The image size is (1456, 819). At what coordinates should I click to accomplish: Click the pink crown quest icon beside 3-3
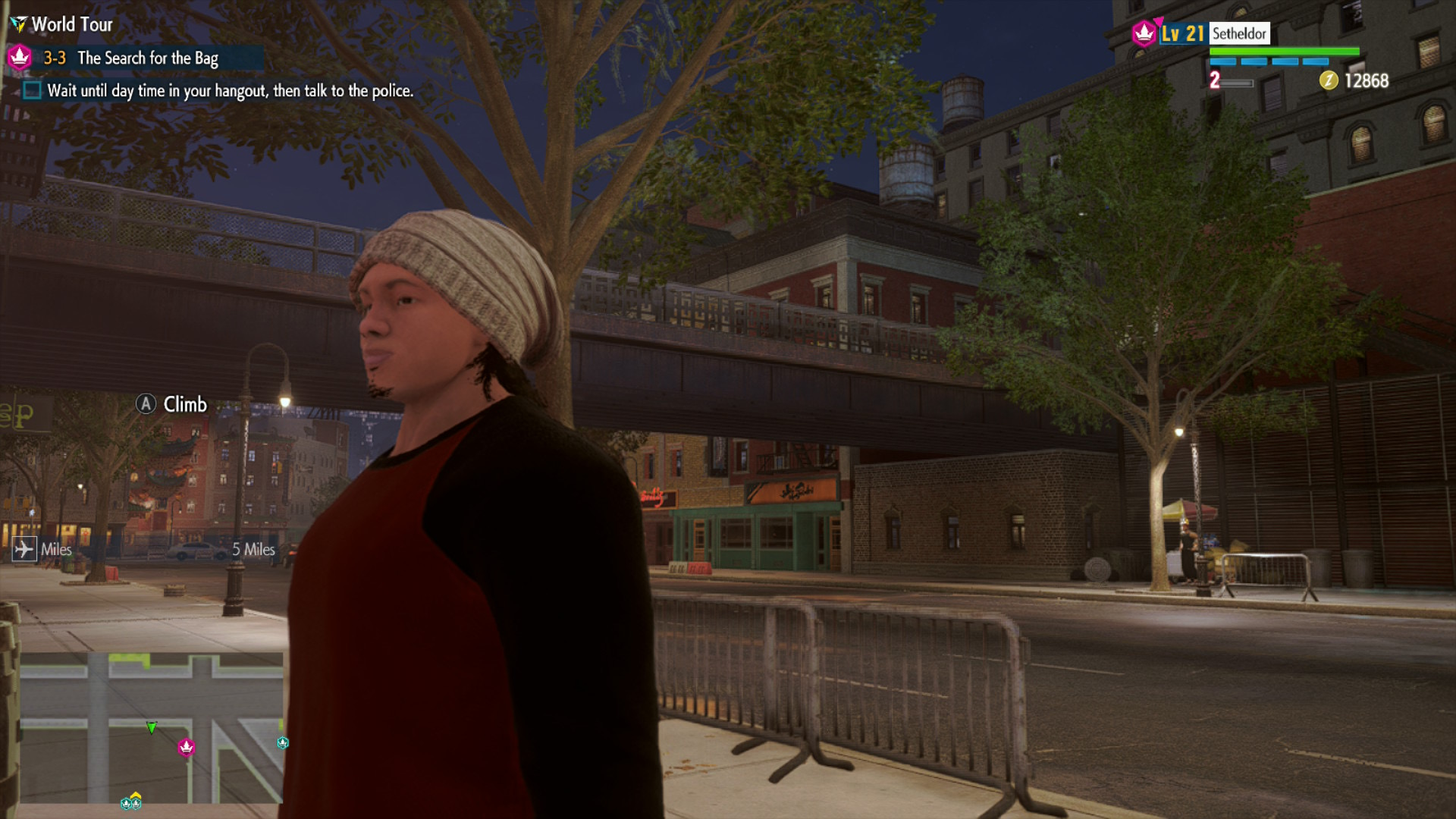(20, 57)
